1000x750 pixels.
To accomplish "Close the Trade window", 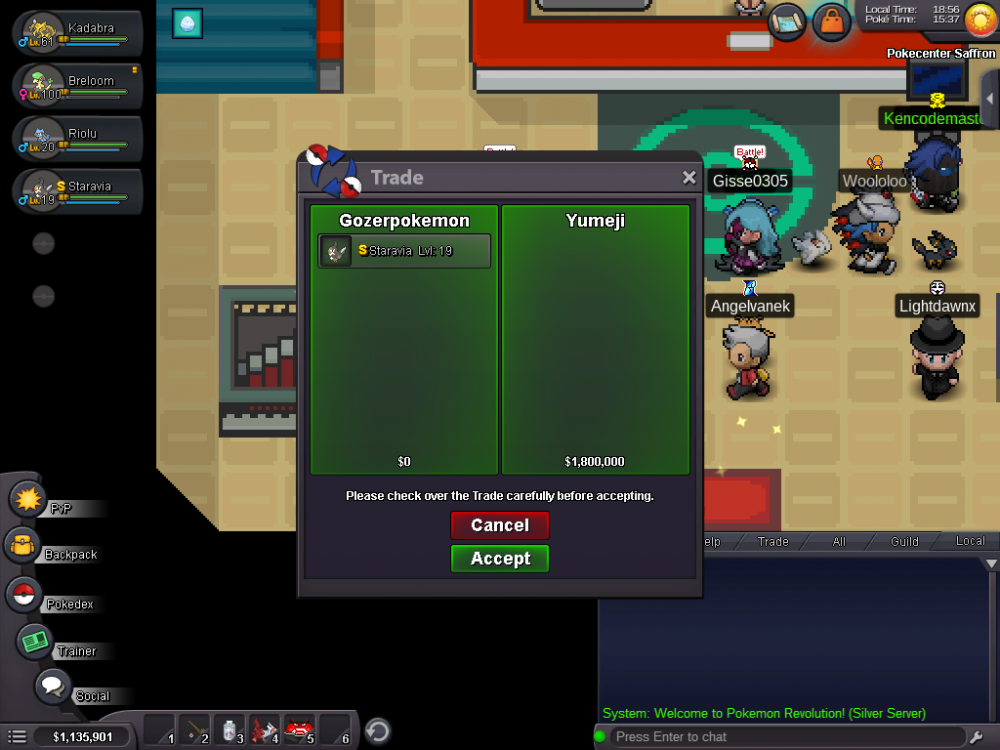I will click(689, 177).
